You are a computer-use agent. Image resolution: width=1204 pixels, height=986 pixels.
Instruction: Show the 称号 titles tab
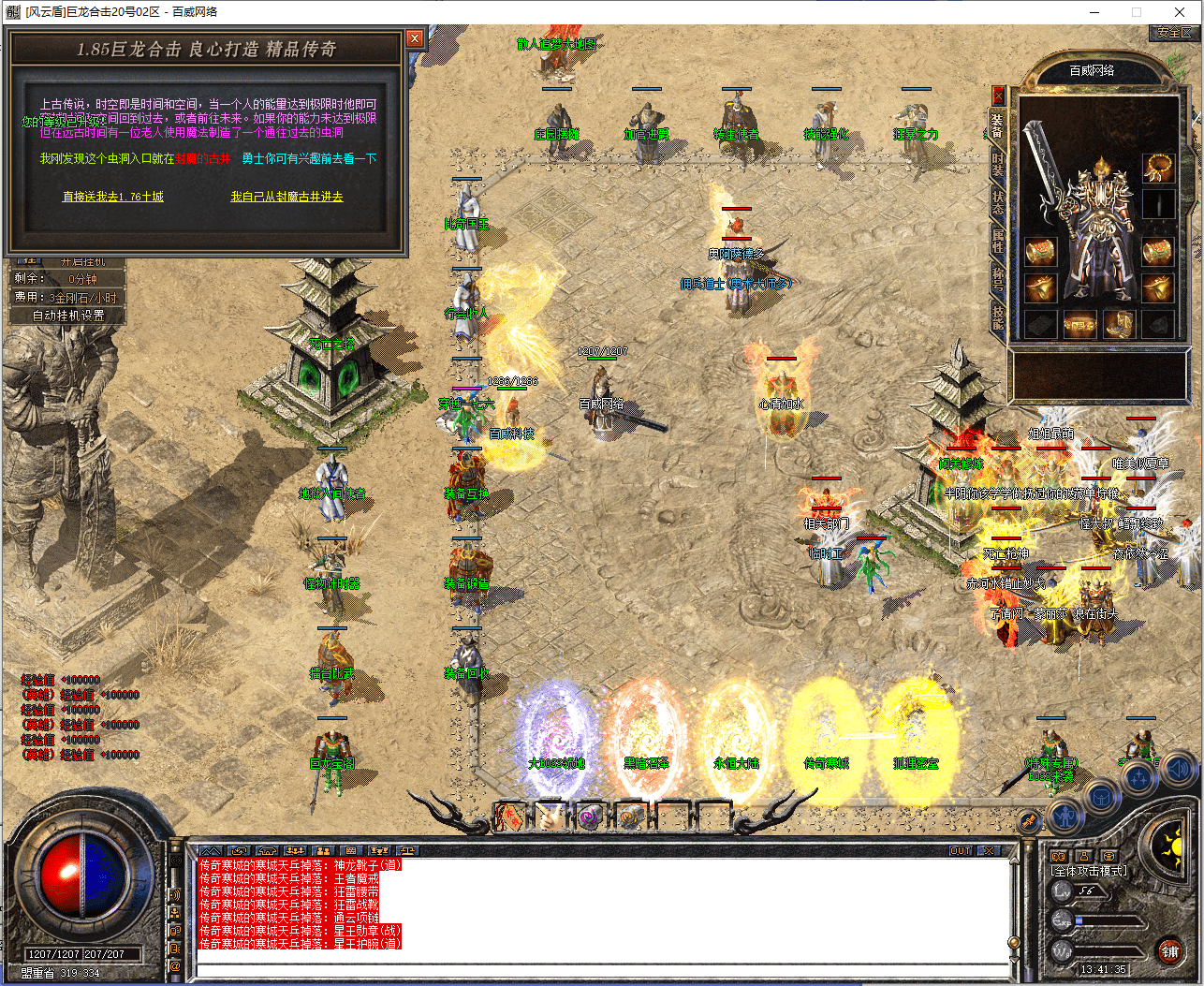998,278
